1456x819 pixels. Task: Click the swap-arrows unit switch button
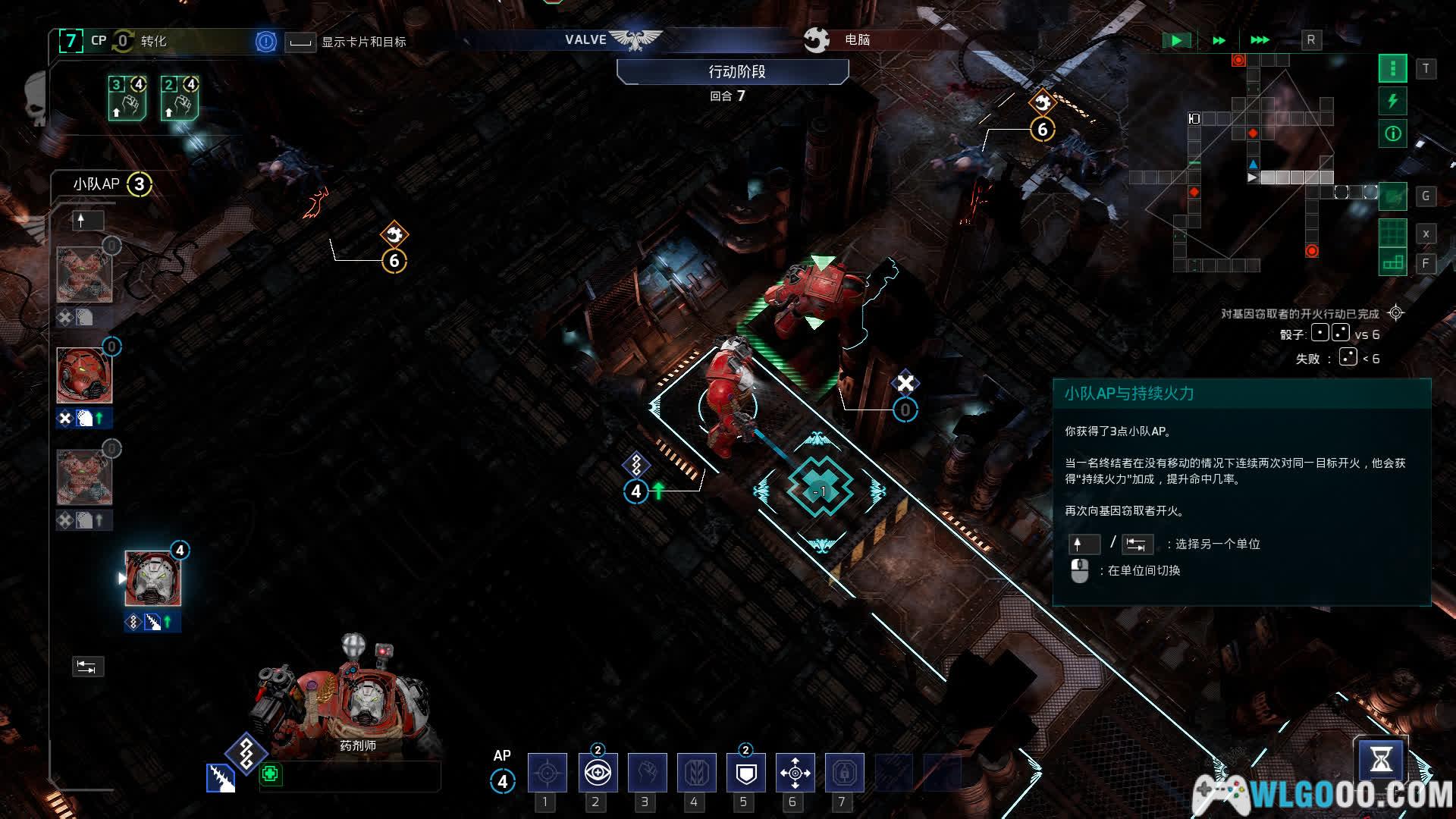(87, 667)
